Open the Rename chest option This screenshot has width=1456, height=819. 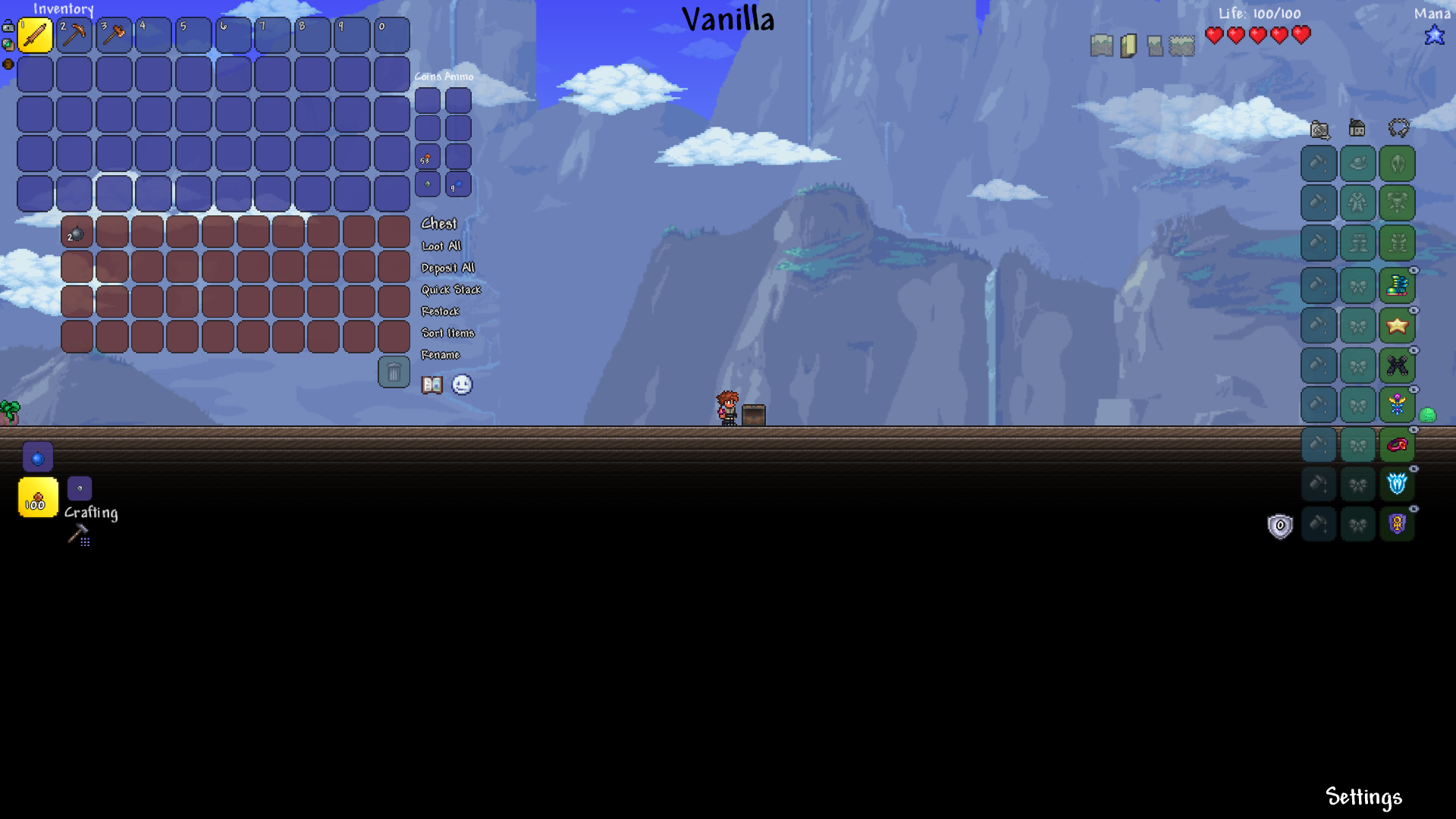(441, 354)
